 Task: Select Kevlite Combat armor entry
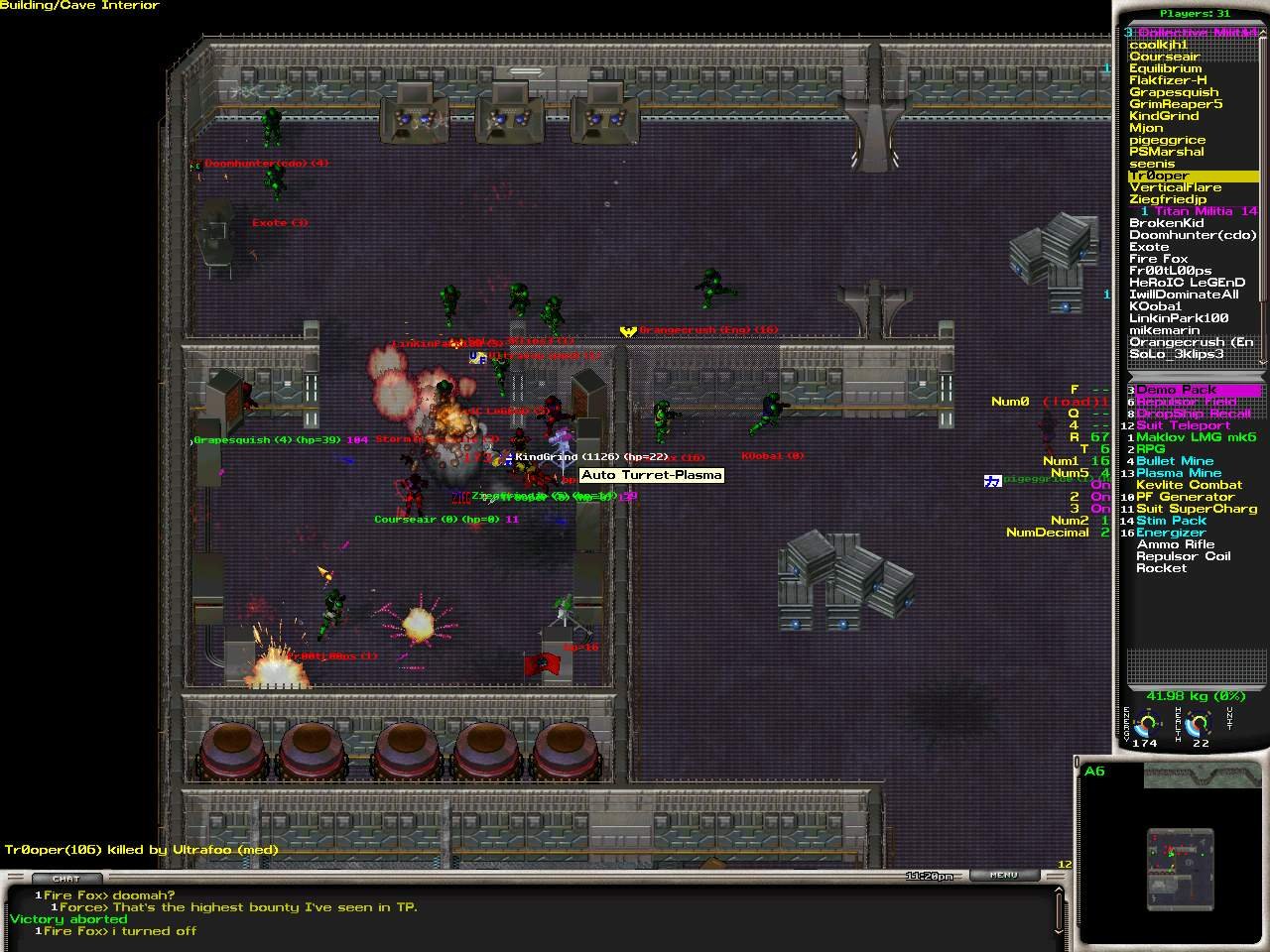[1189, 485]
